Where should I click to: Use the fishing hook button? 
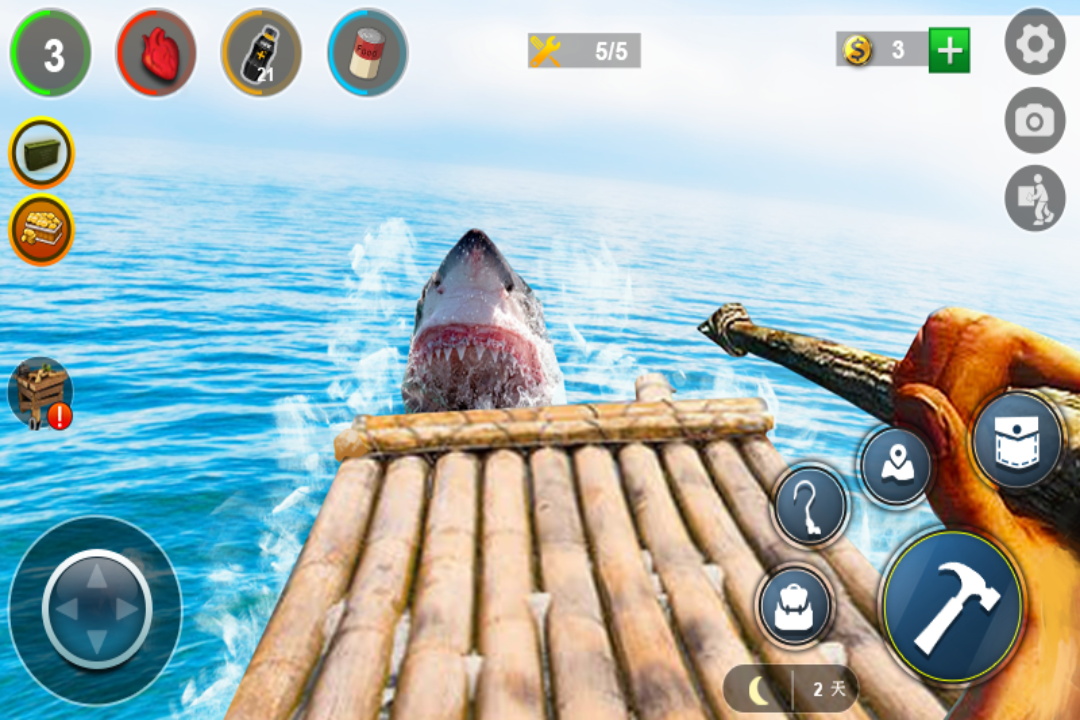pos(810,505)
